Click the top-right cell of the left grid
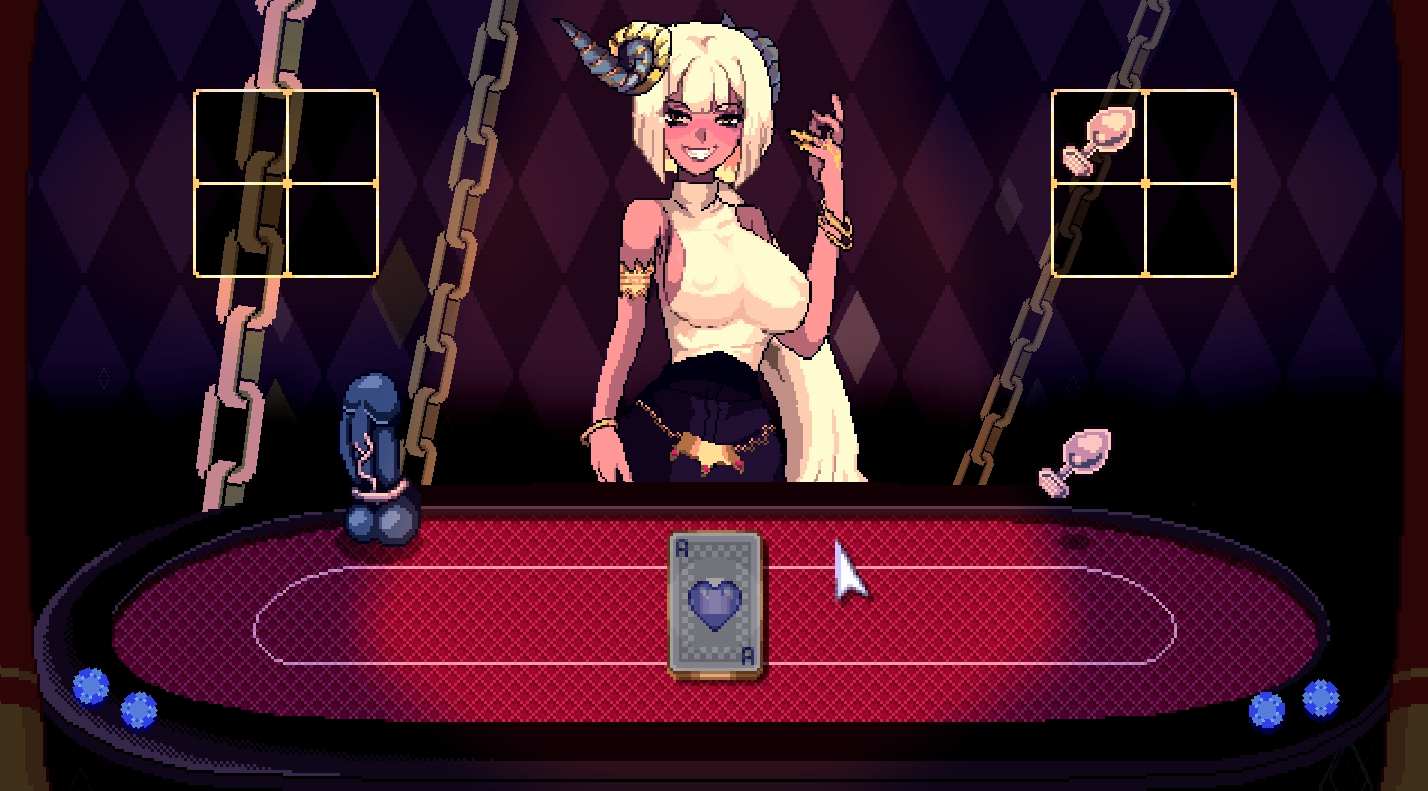Screen dimensions: 1428x791 [330, 137]
